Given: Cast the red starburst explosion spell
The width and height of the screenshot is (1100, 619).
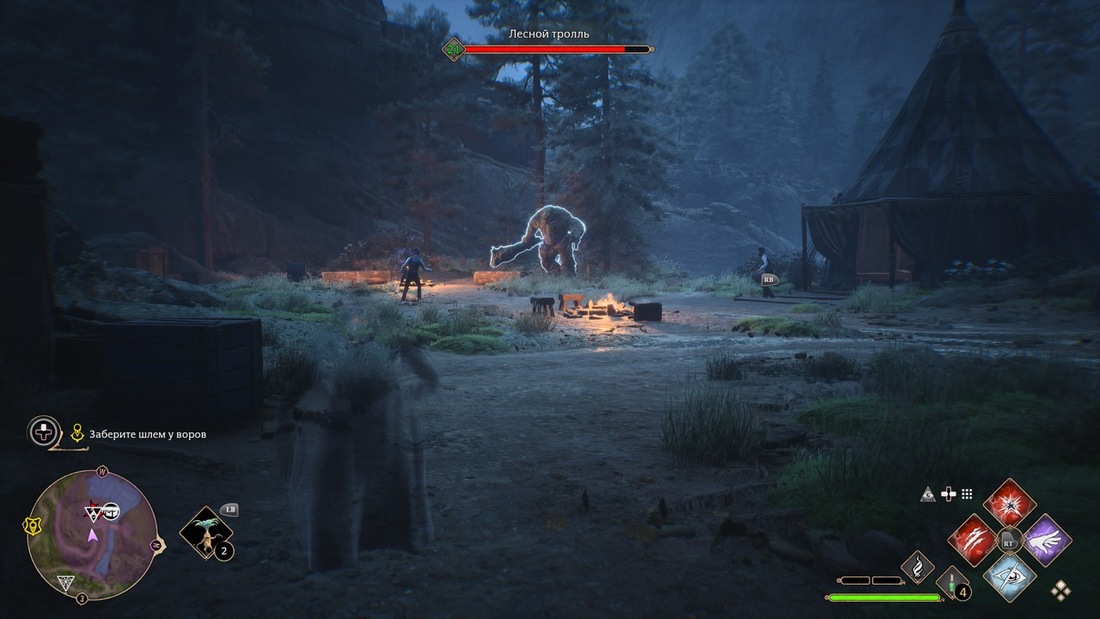Looking at the screenshot, I should pos(1010,501).
